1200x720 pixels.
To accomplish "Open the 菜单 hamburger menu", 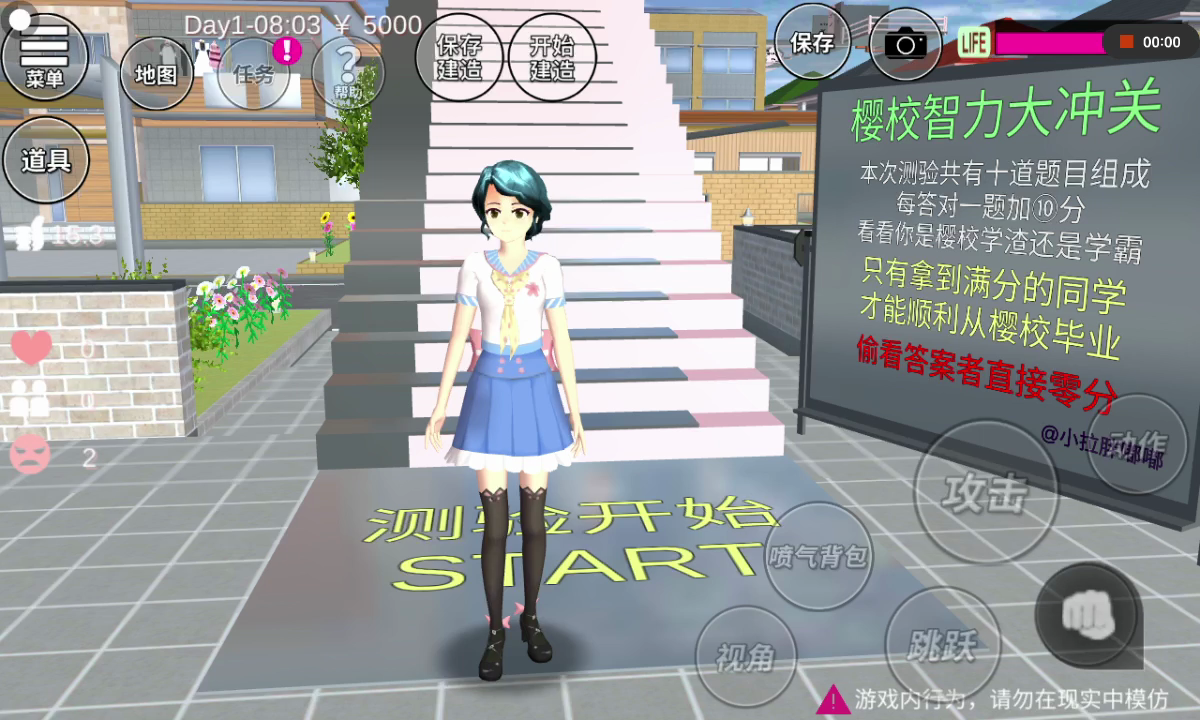I will 45,55.
